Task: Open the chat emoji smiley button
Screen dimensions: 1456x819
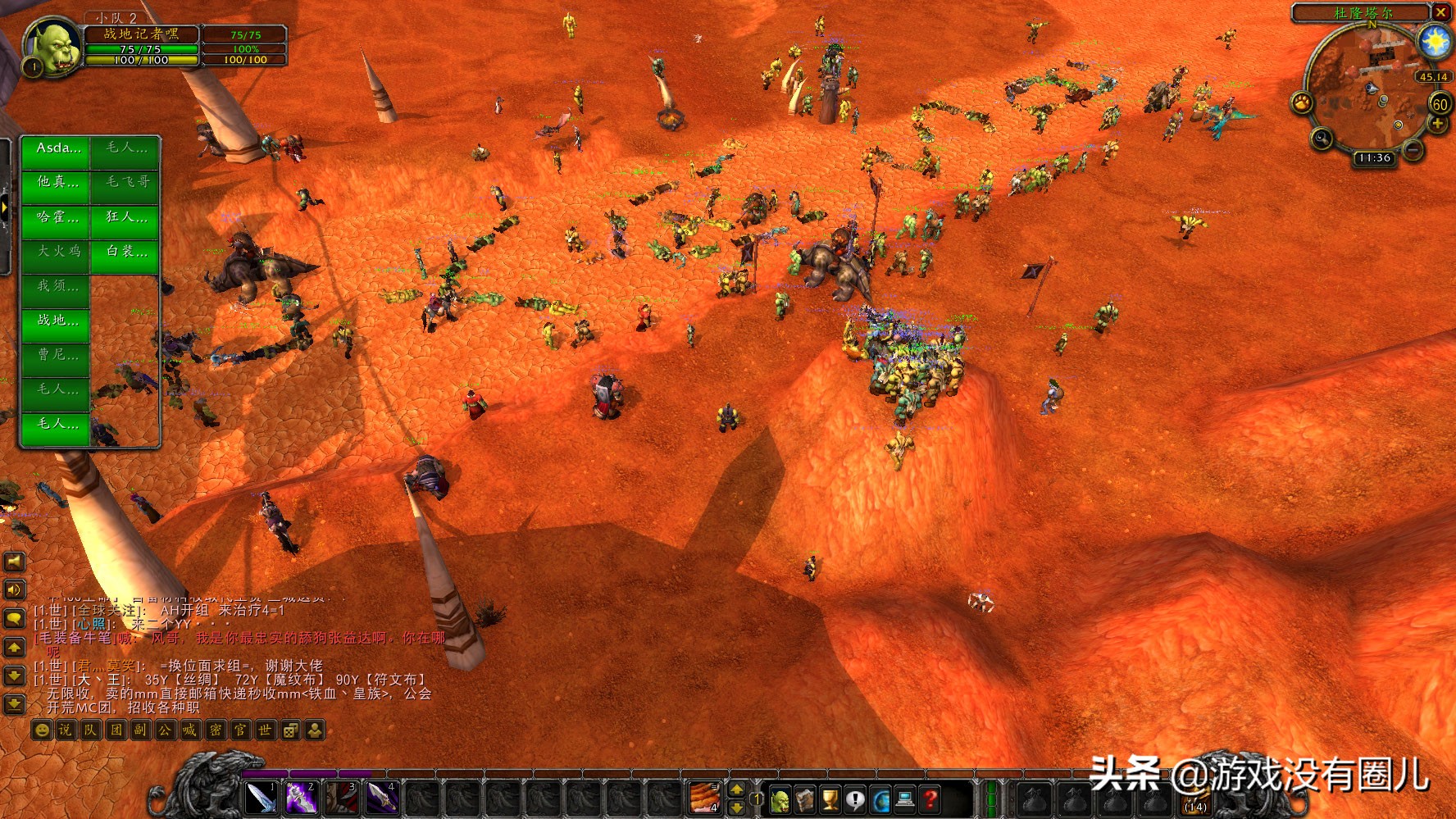Action: 42,730
